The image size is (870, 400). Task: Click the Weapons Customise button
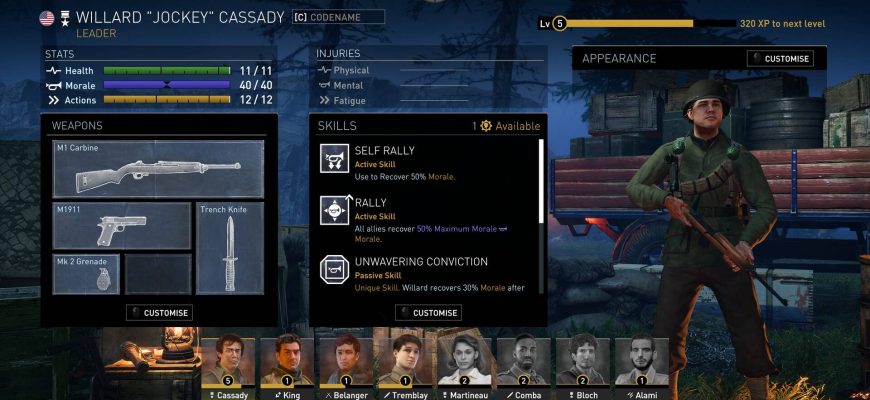[x=159, y=313]
